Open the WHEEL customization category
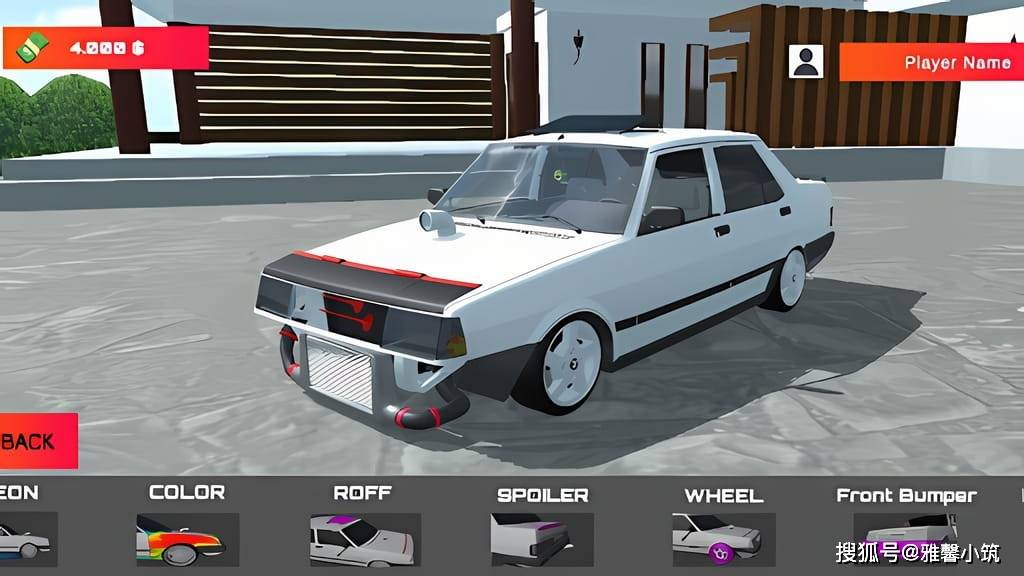The height and width of the screenshot is (576, 1024). click(x=723, y=538)
